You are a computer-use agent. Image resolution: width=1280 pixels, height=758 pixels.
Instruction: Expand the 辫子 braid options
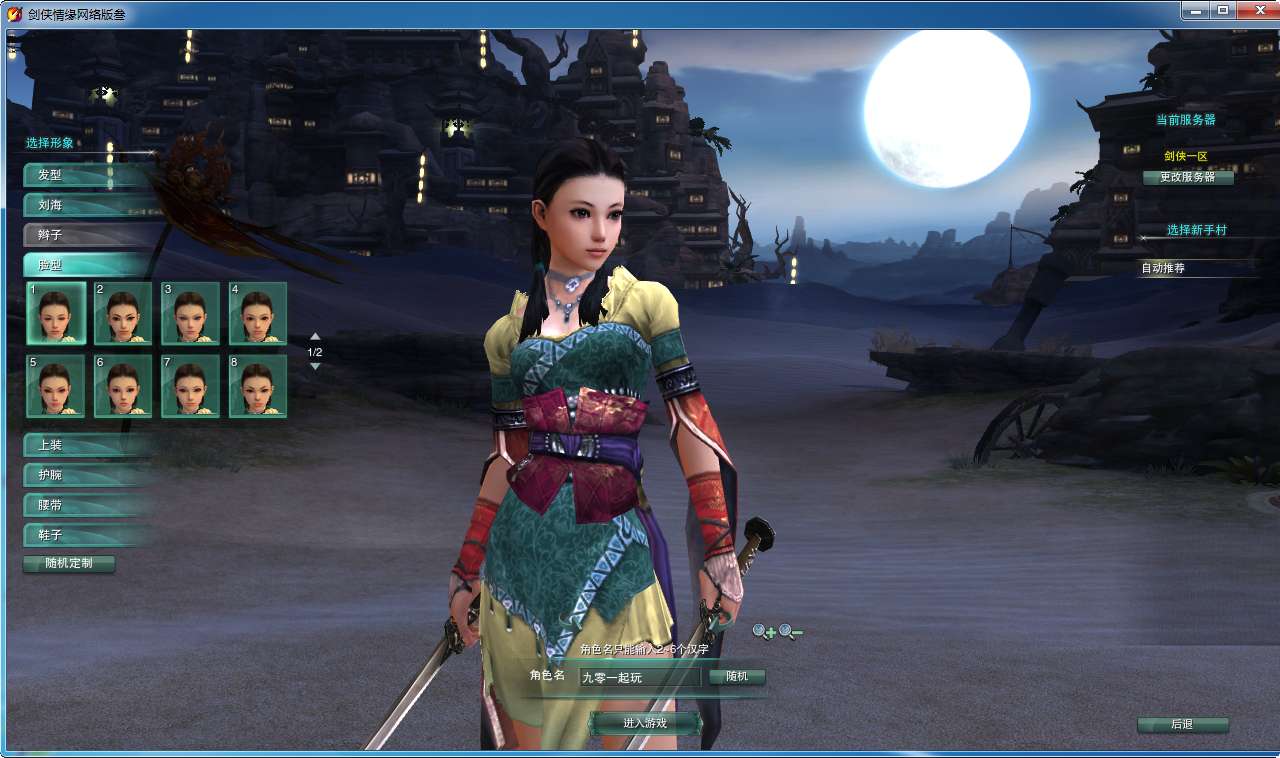(x=88, y=235)
